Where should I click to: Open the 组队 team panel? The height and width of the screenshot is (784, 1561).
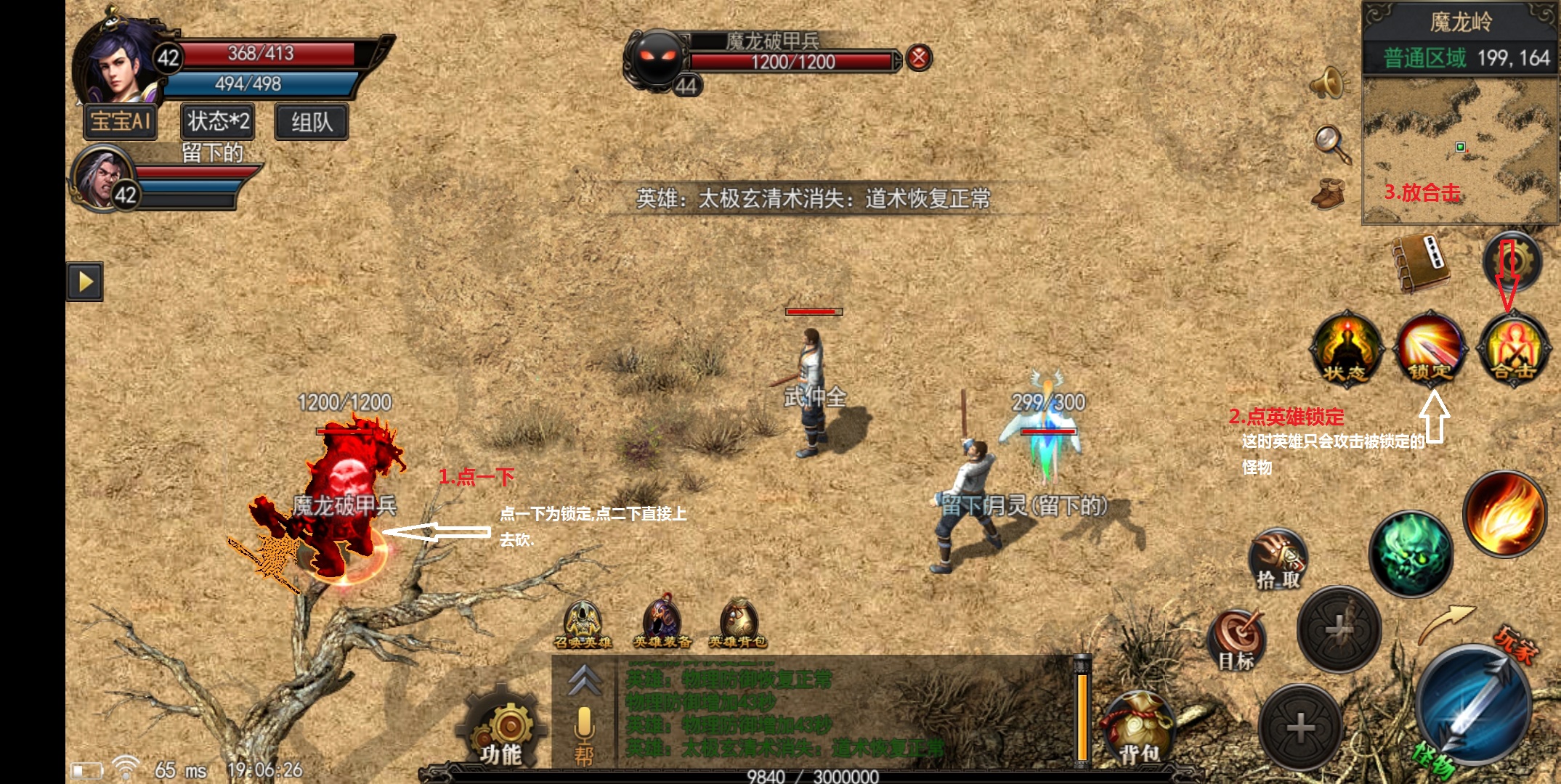point(312,121)
